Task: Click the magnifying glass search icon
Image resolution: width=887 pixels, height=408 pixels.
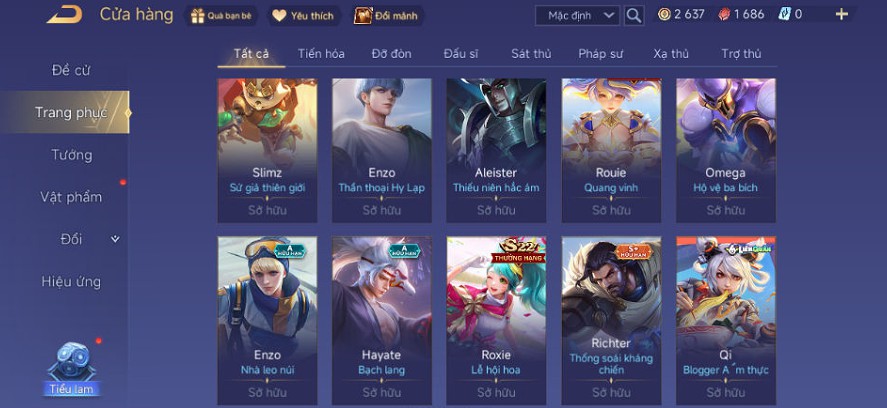Action: tap(634, 15)
